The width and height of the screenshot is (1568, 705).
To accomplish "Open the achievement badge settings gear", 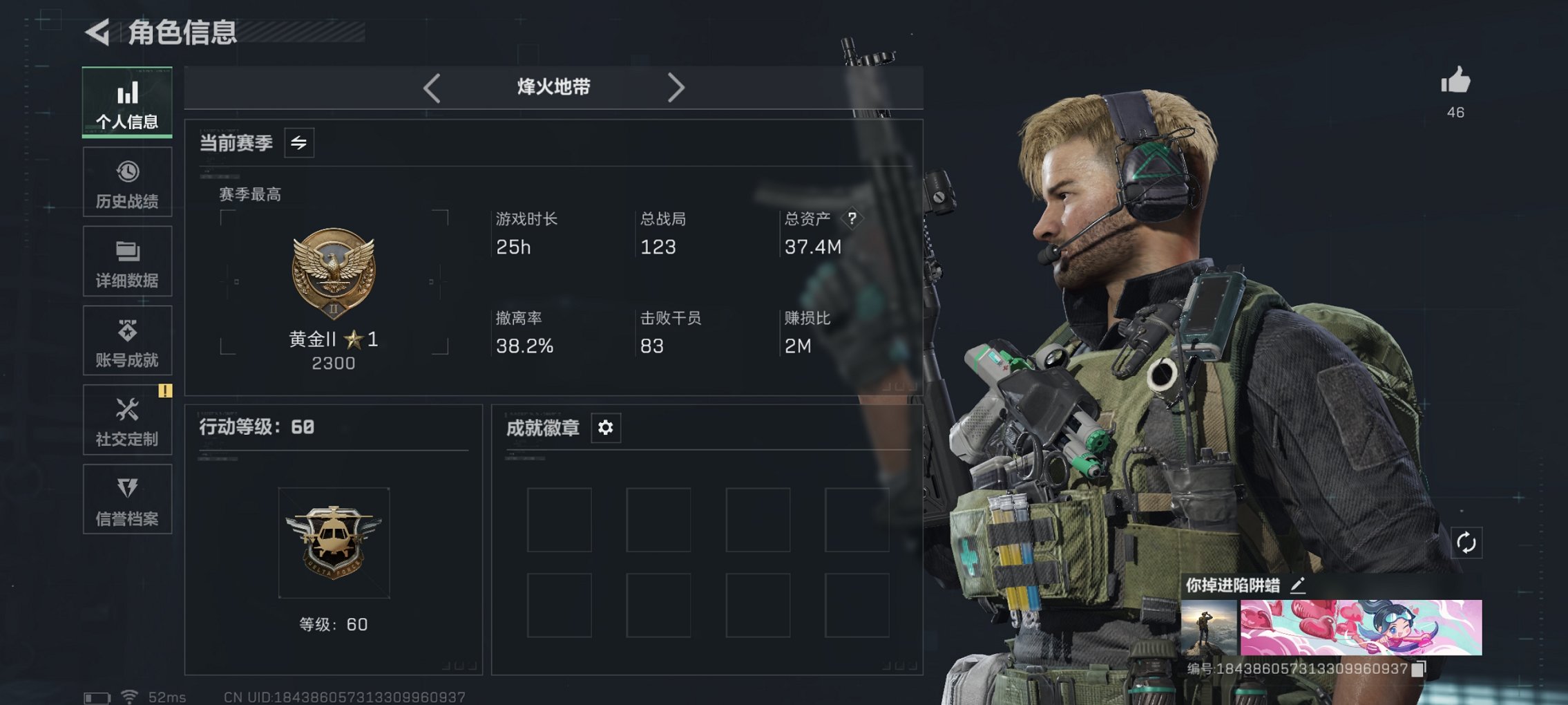I will click(x=606, y=428).
